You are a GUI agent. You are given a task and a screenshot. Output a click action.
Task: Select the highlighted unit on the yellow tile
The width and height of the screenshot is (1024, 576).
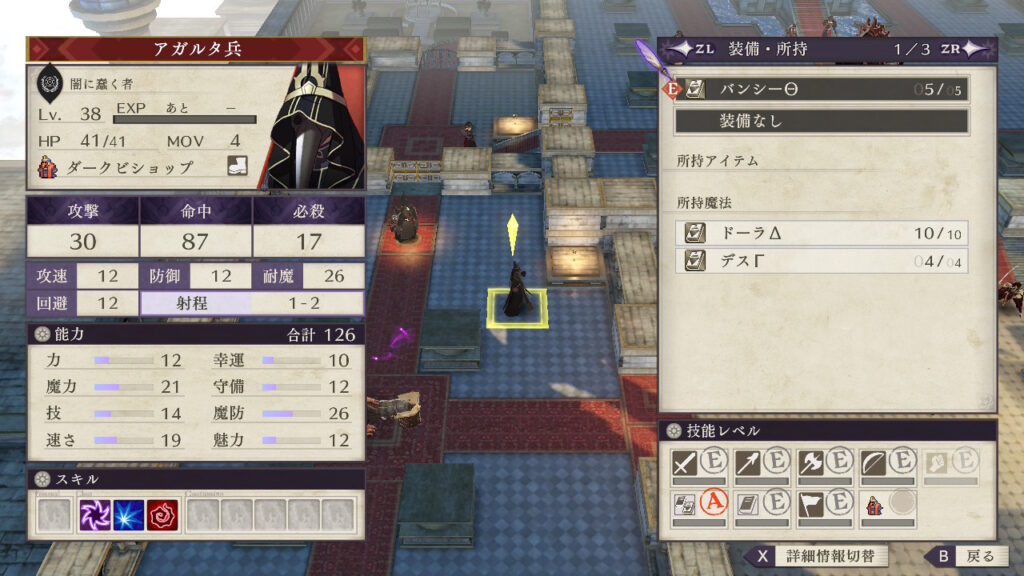tap(517, 293)
